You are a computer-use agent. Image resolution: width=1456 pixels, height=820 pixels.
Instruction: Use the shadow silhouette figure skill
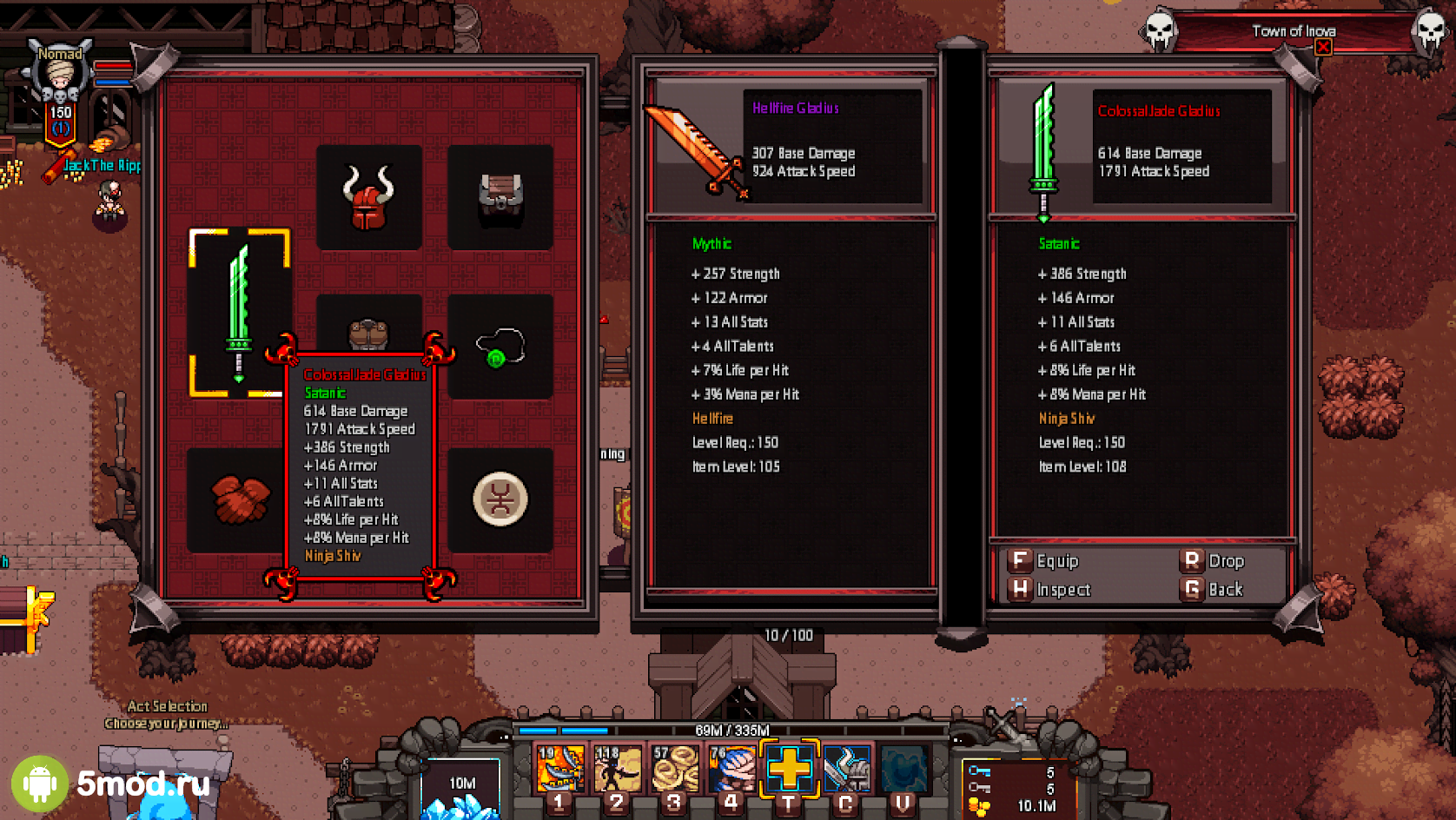tap(618, 770)
